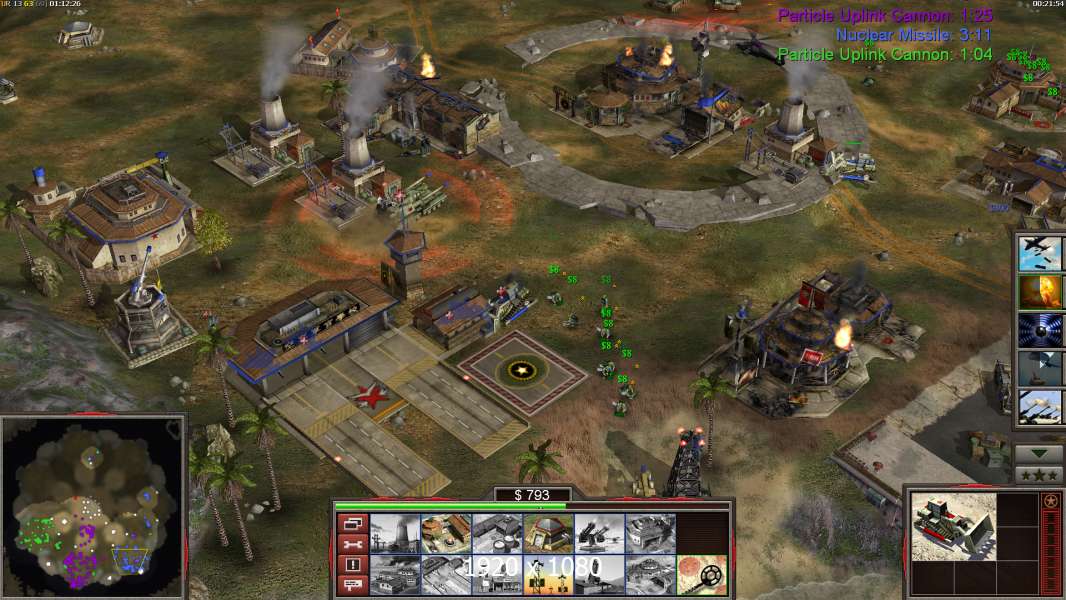1066x600 pixels.
Task: Choose the speaker tower build icon
Action: pos(548,574)
